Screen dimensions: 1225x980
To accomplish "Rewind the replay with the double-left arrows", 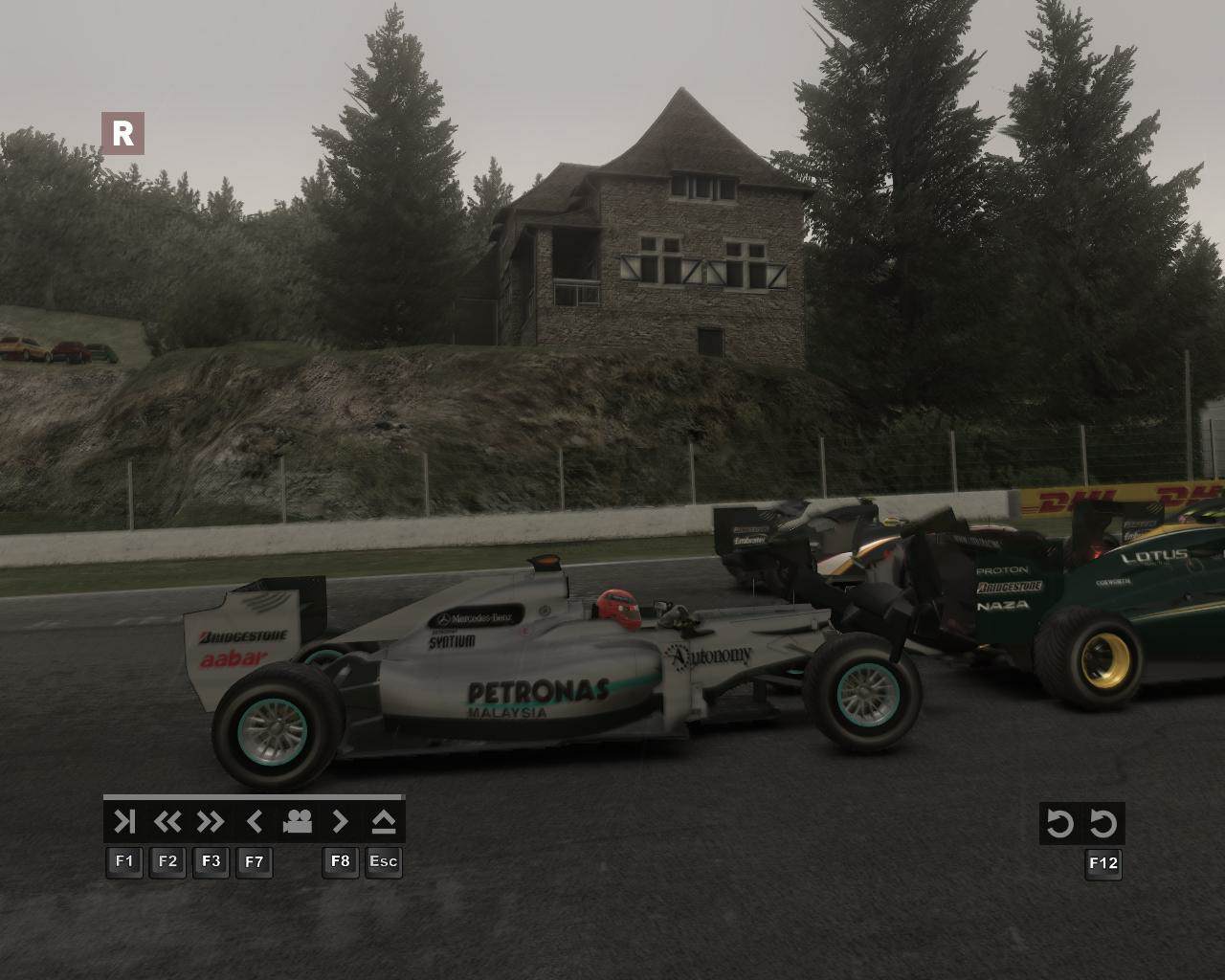I will pos(167,822).
